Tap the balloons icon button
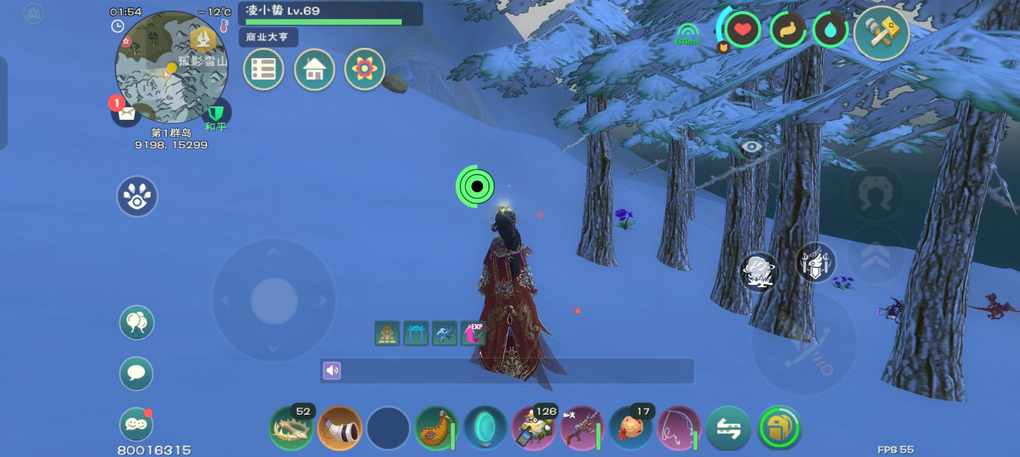Screen dimensions: 1020x457 pyautogui.click(x=137, y=322)
